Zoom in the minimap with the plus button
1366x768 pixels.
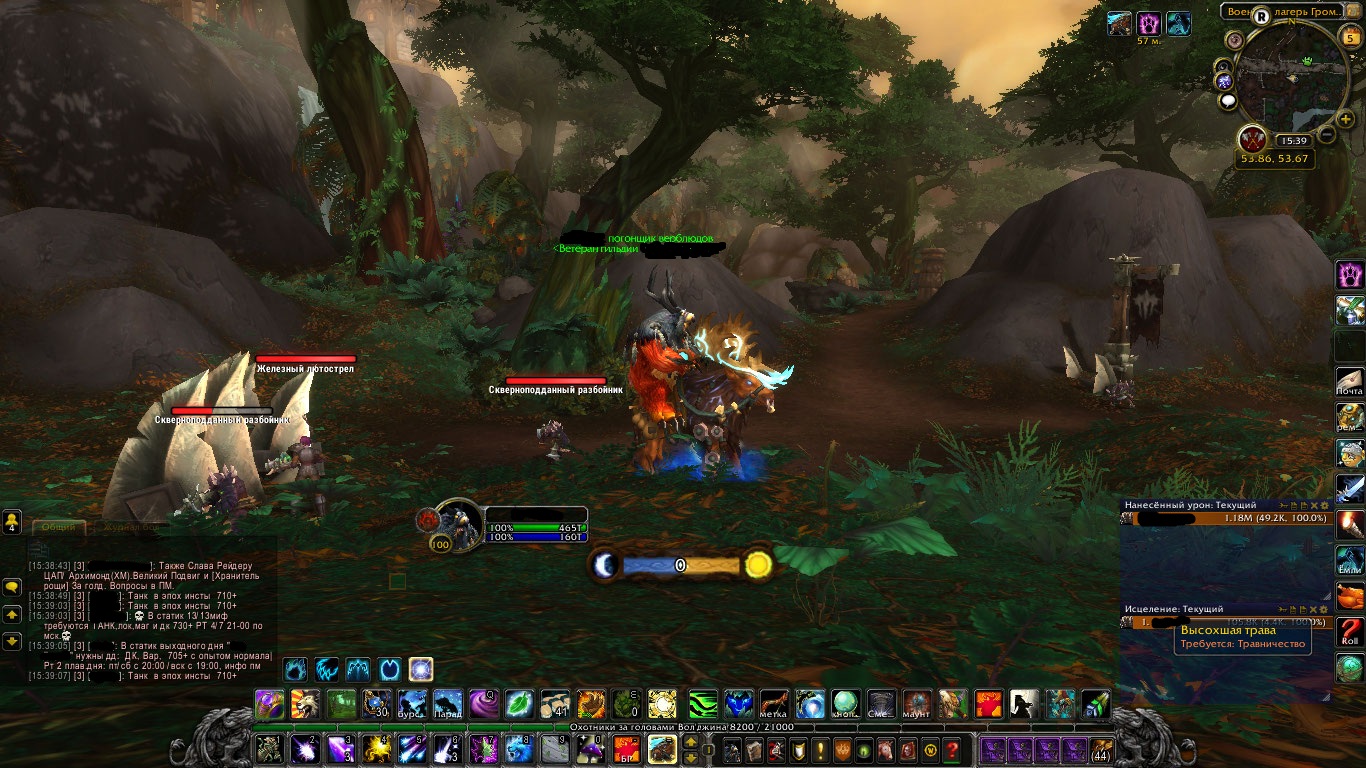click(x=1346, y=119)
